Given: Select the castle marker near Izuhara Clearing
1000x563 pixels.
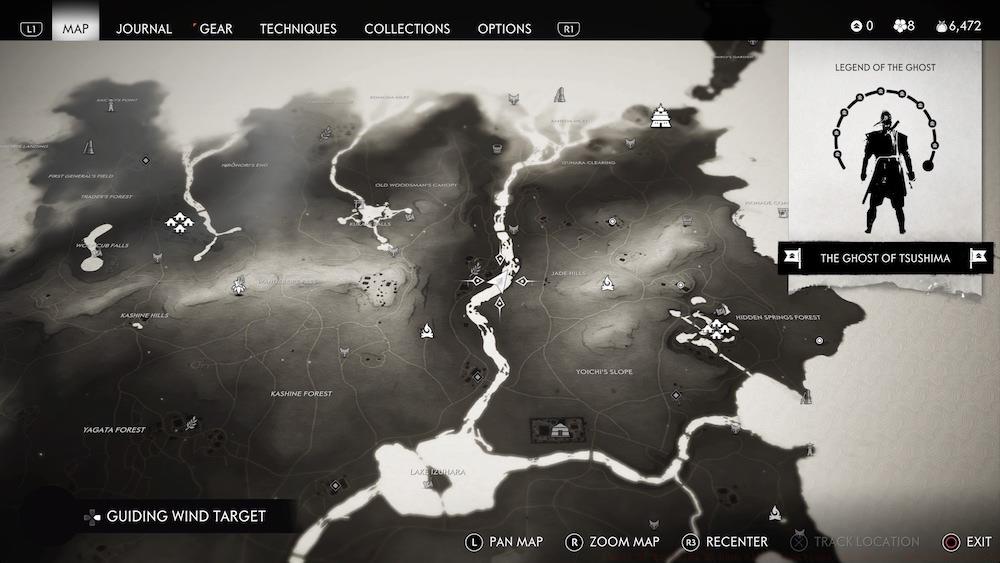Looking at the screenshot, I should pyautogui.click(x=661, y=117).
